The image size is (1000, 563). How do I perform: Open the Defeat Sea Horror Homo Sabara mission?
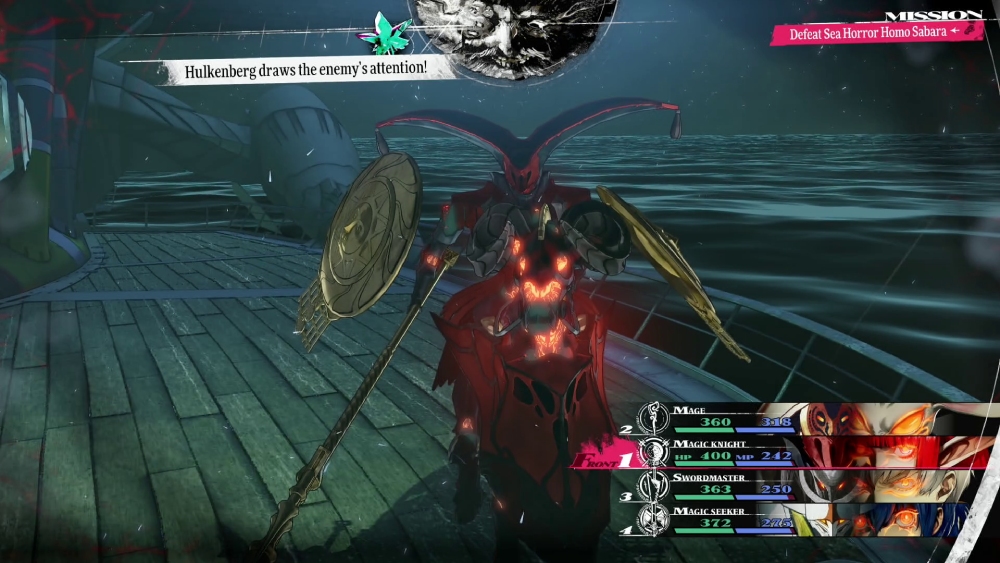click(x=875, y=33)
